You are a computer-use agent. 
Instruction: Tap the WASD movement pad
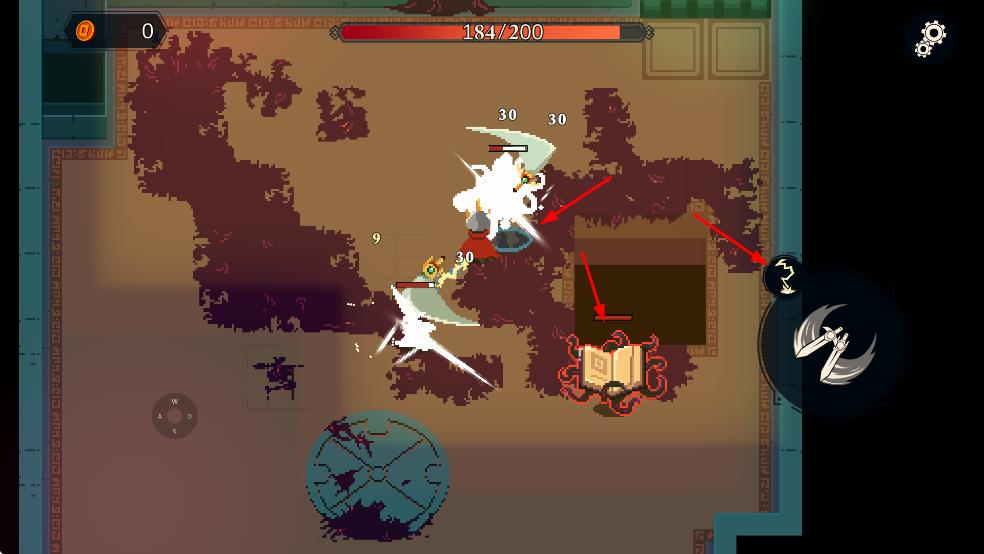(x=174, y=416)
